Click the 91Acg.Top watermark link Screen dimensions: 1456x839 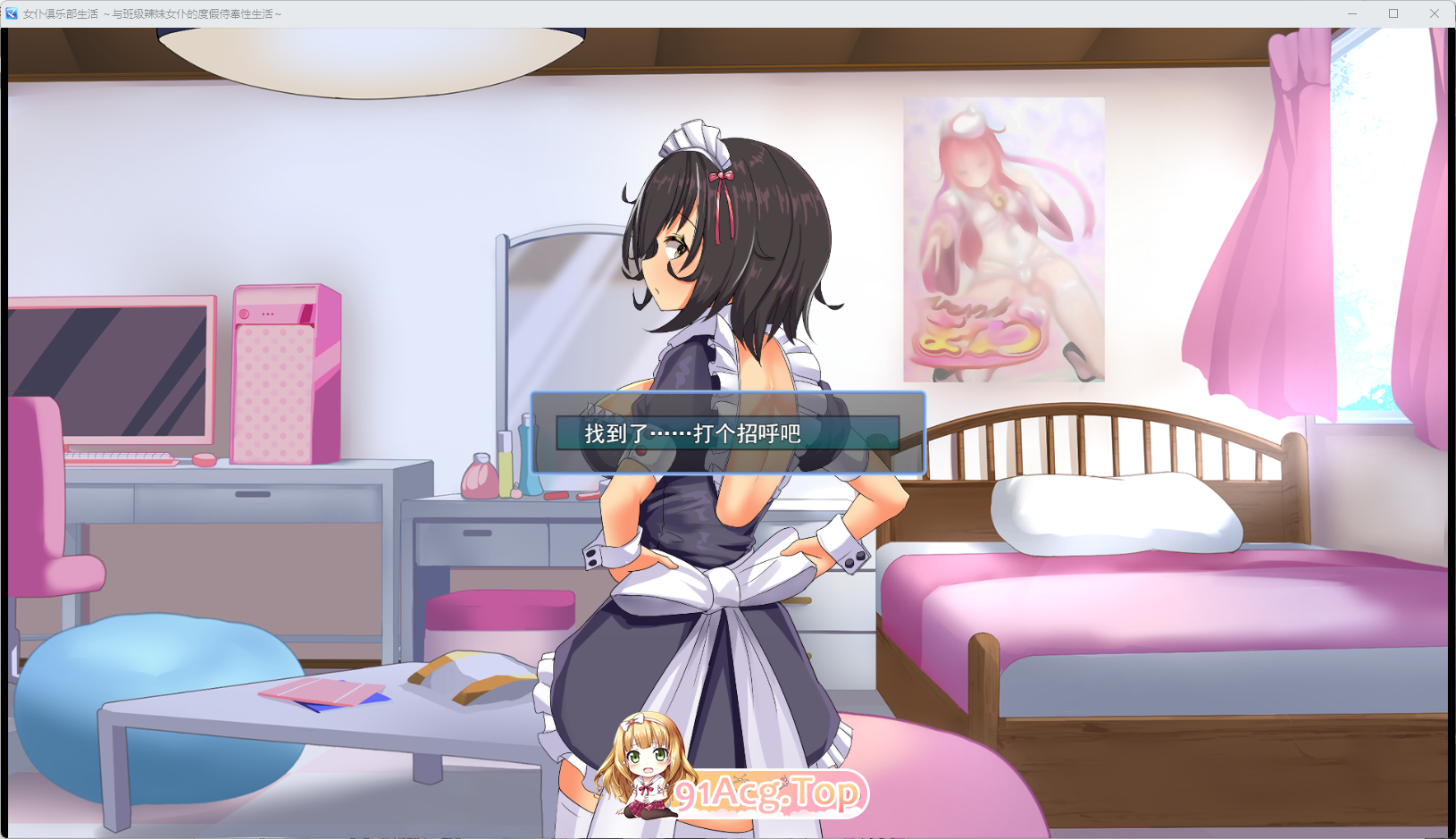pyautogui.click(x=770, y=791)
